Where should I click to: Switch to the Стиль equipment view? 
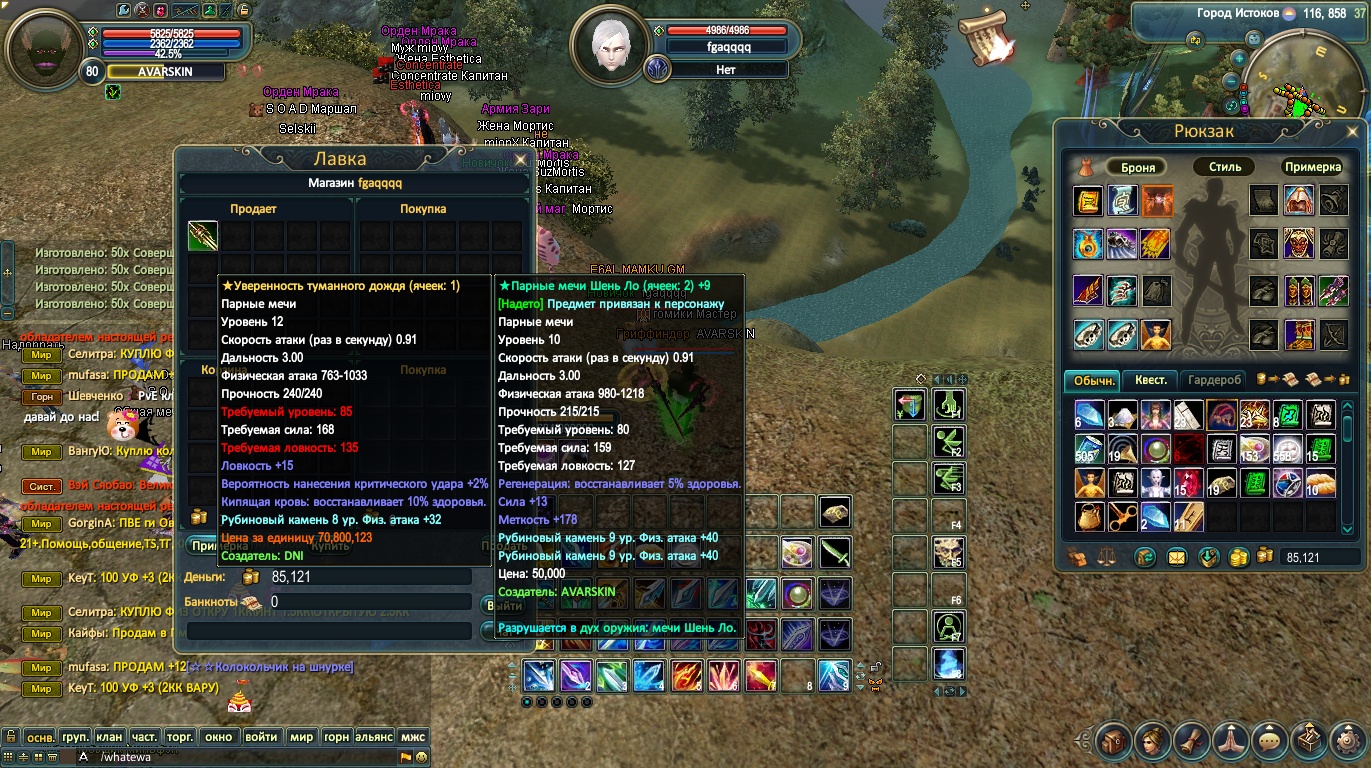pos(1224,167)
